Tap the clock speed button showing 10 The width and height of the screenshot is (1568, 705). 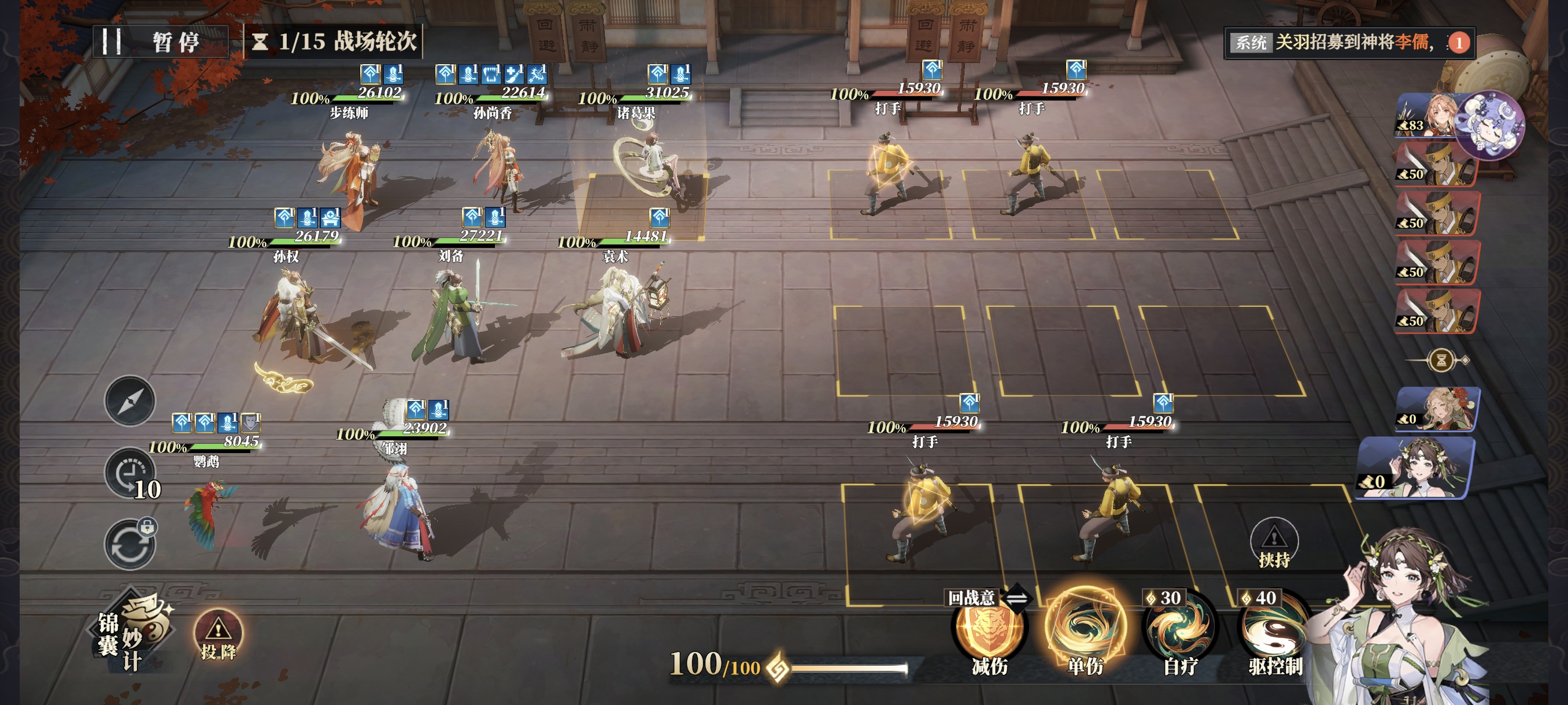(131, 474)
